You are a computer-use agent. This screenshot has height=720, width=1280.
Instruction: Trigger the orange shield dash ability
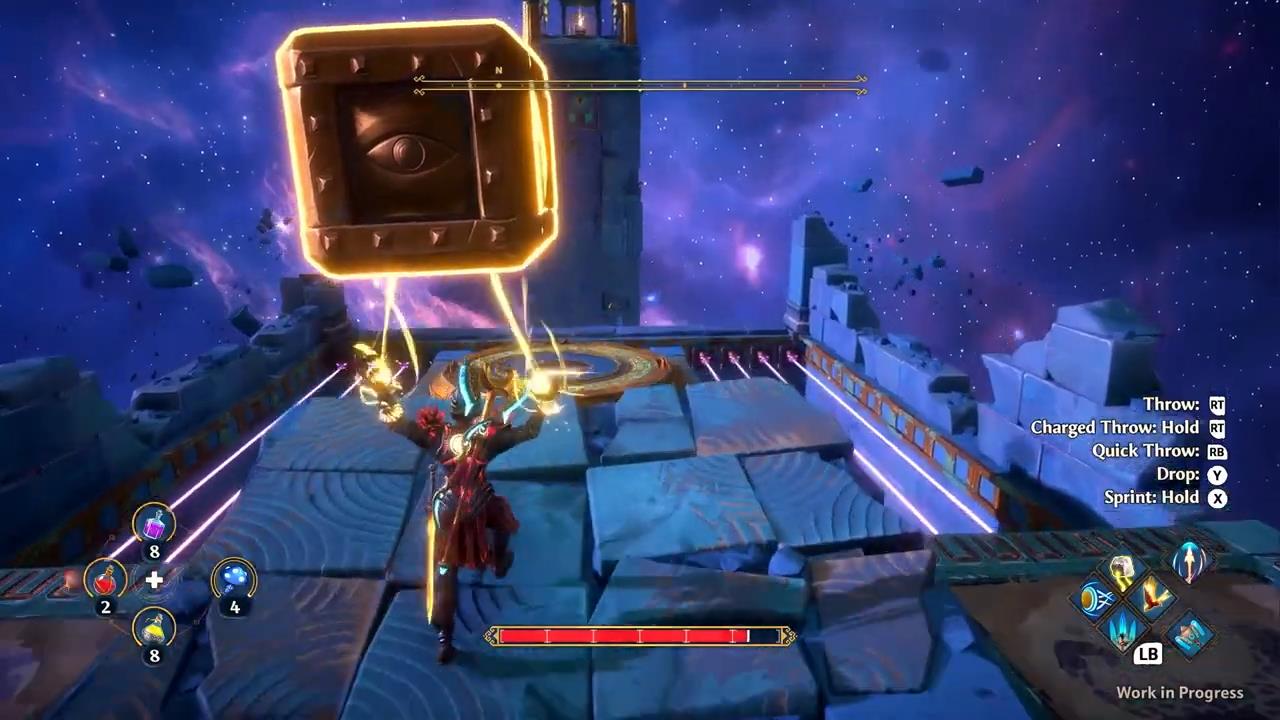[x=1093, y=600]
